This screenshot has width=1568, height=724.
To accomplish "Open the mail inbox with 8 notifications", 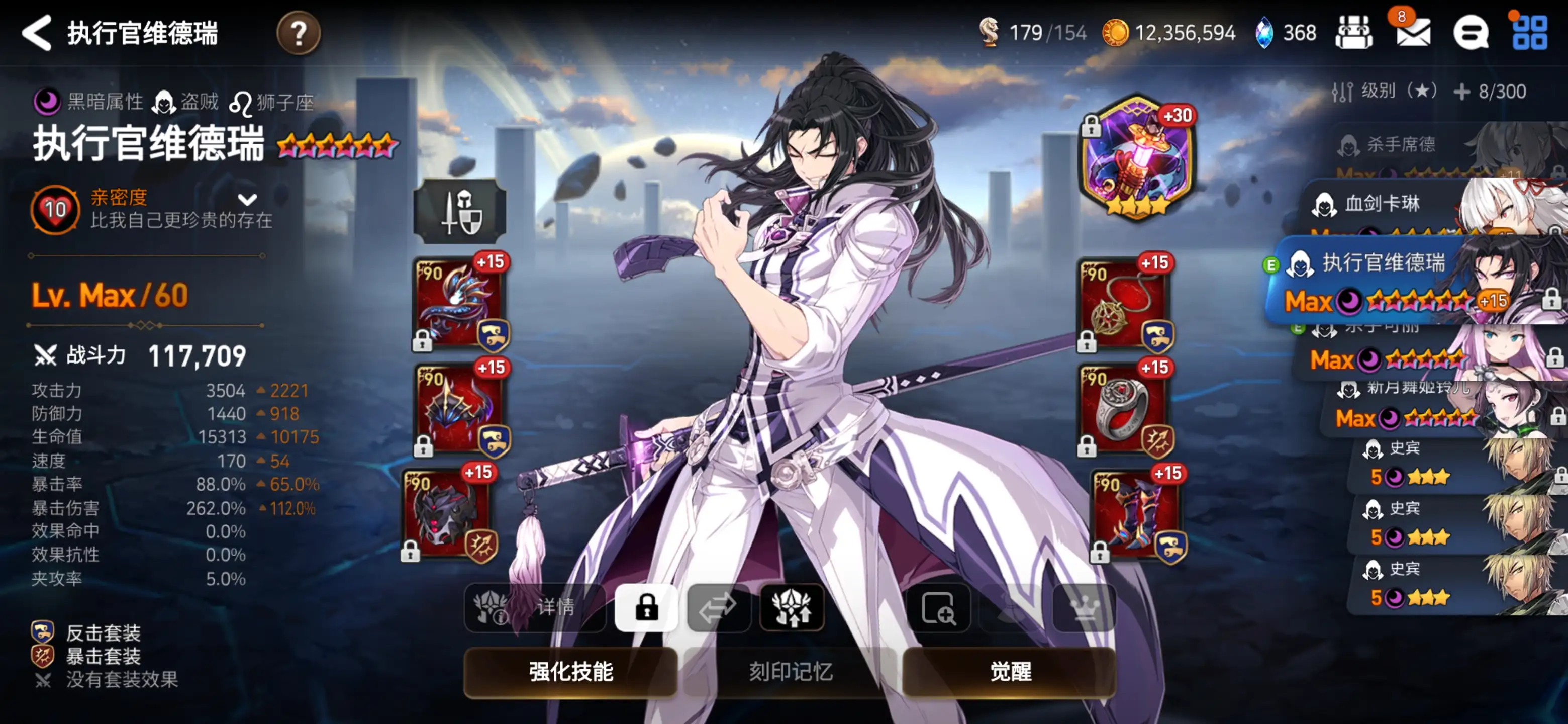I will [1413, 33].
